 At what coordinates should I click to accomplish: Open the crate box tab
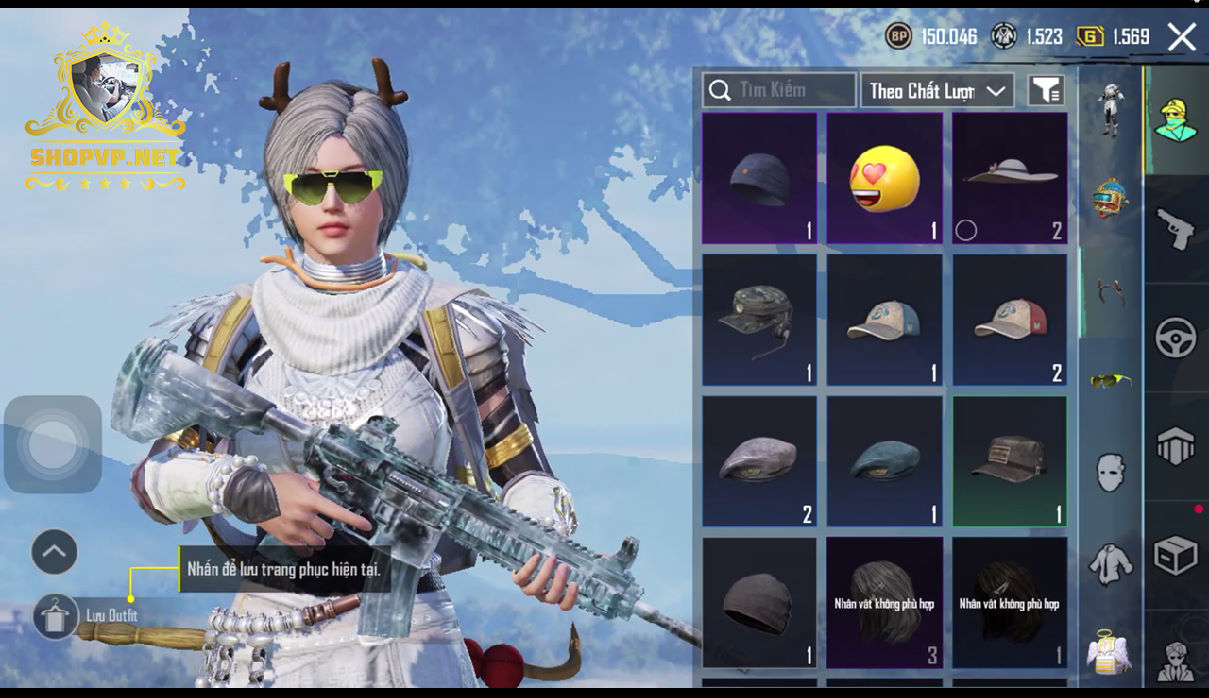1176,555
